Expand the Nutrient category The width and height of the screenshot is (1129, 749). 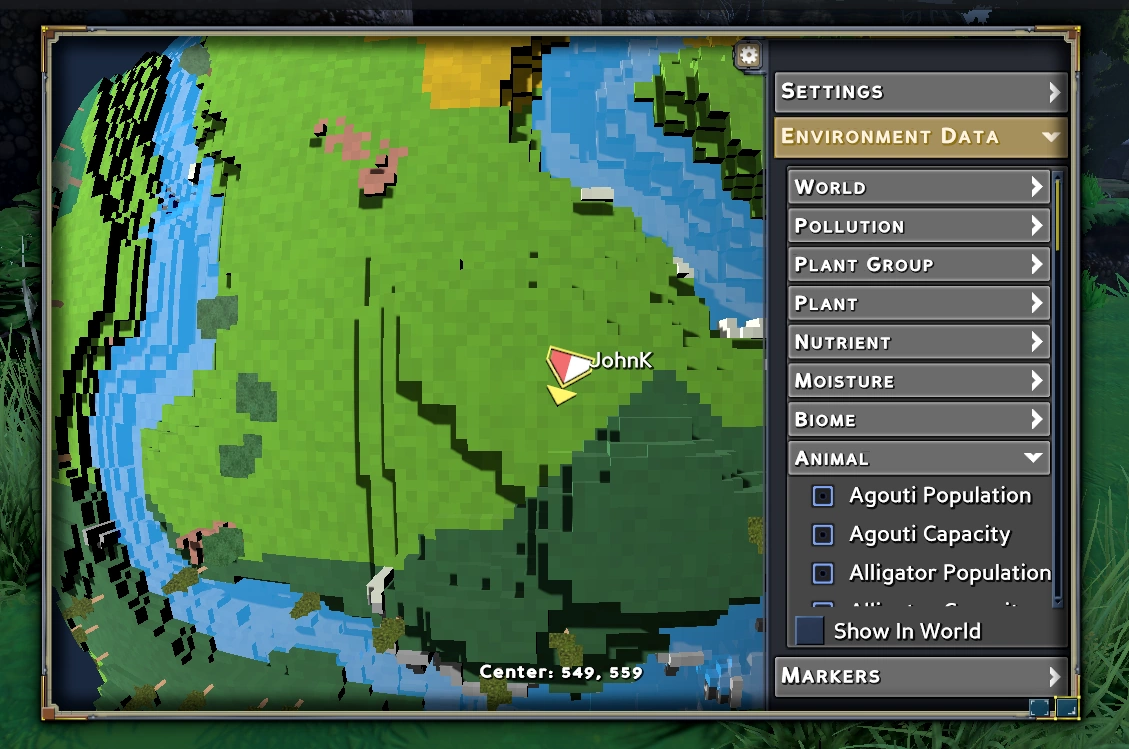click(x=918, y=342)
